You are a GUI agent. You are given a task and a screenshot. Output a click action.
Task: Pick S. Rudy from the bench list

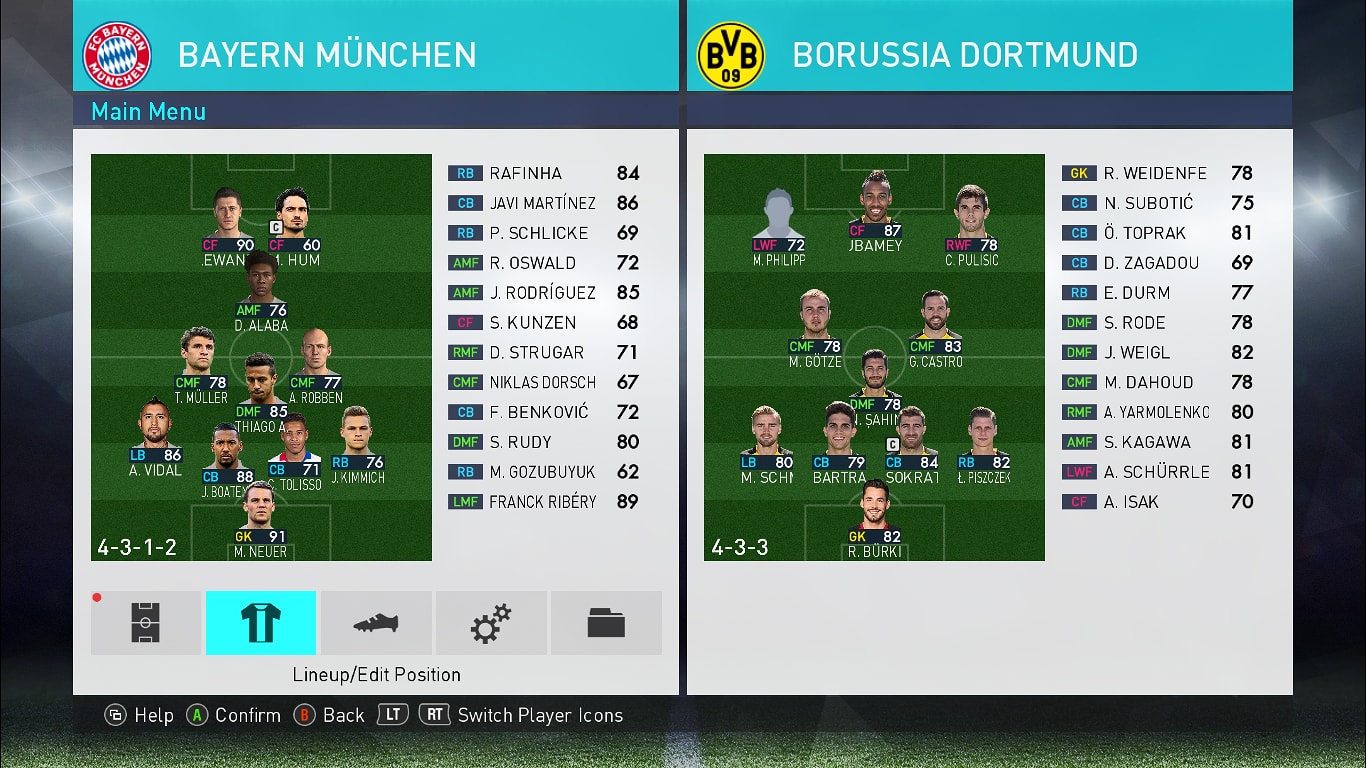click(543, 442)
